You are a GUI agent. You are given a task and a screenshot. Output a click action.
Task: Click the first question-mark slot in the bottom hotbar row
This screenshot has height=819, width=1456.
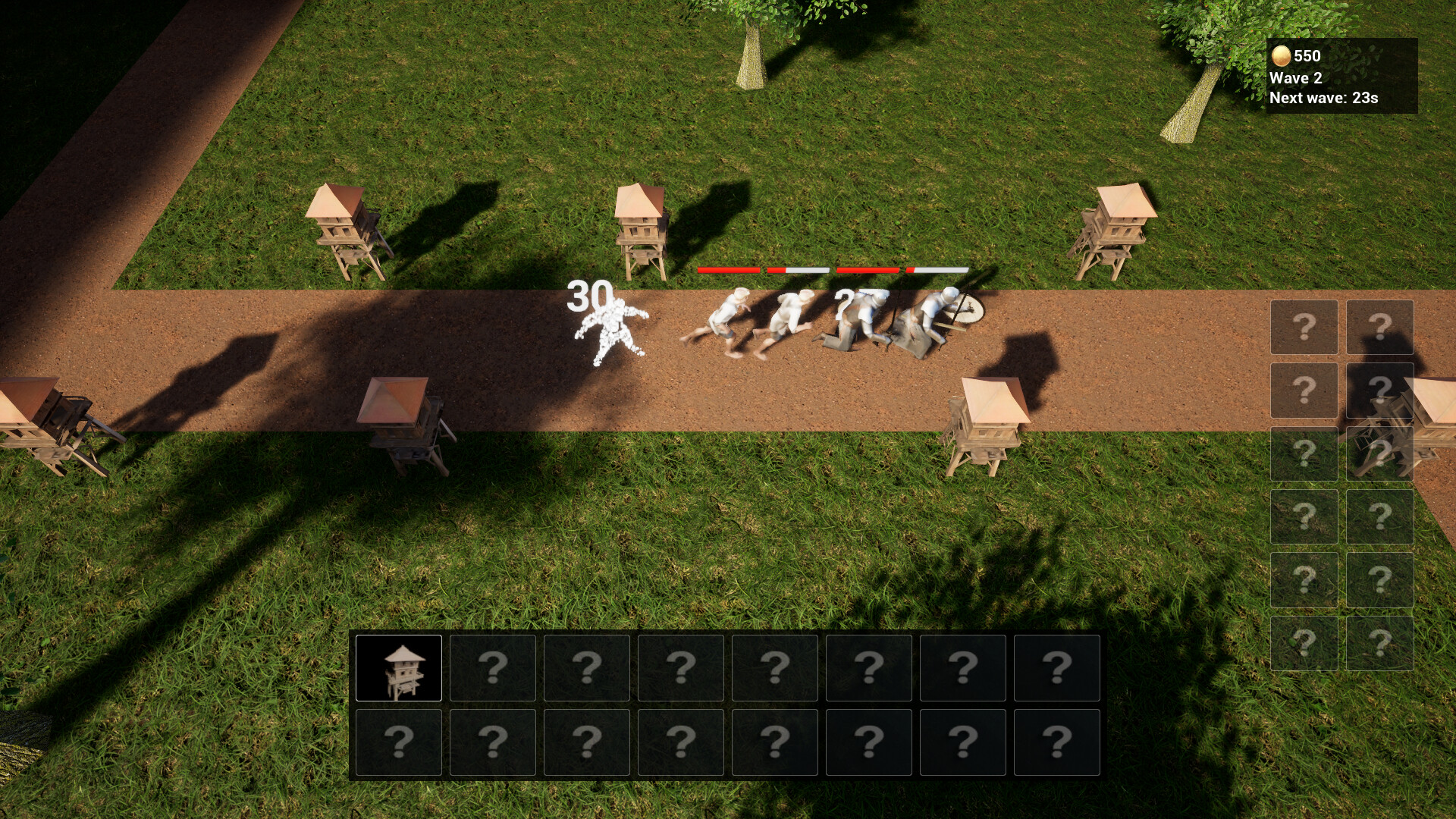click(400, 741)
